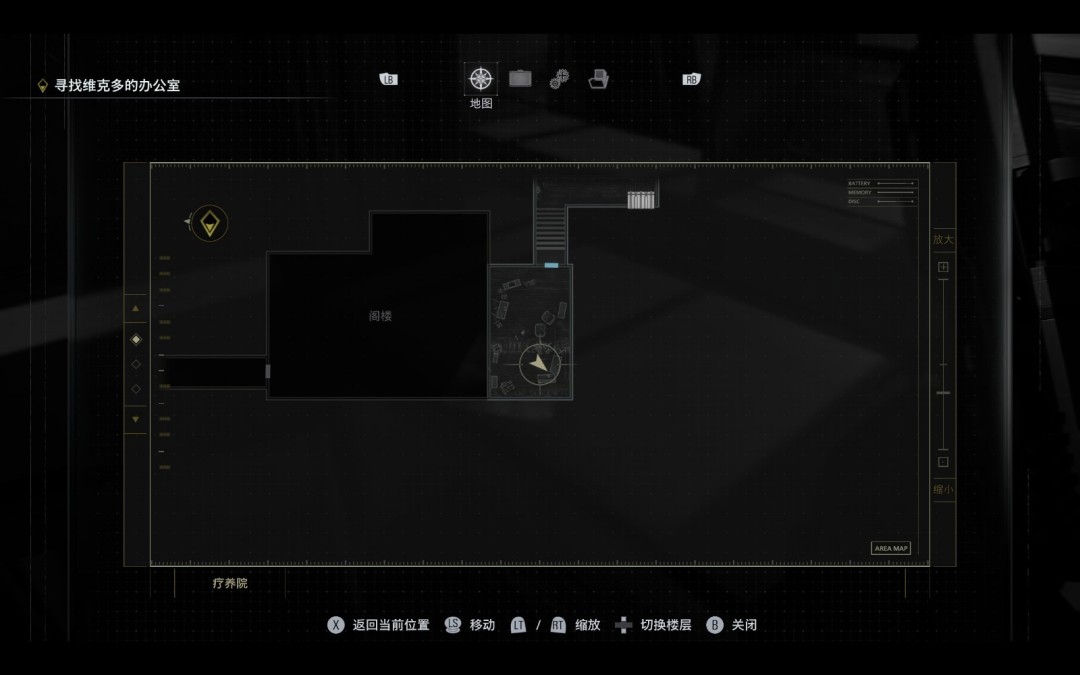
Task: Select the highlighted top floor diamond
Action: coord(136,339)
